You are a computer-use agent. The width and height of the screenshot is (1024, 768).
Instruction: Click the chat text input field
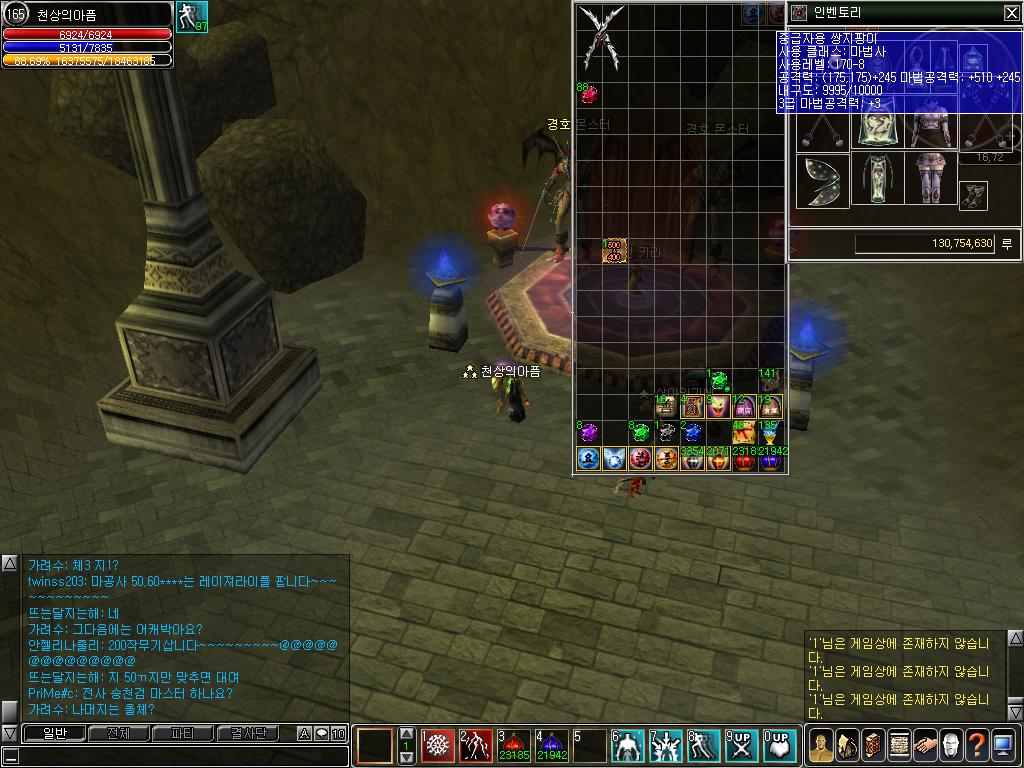(180, 756)
